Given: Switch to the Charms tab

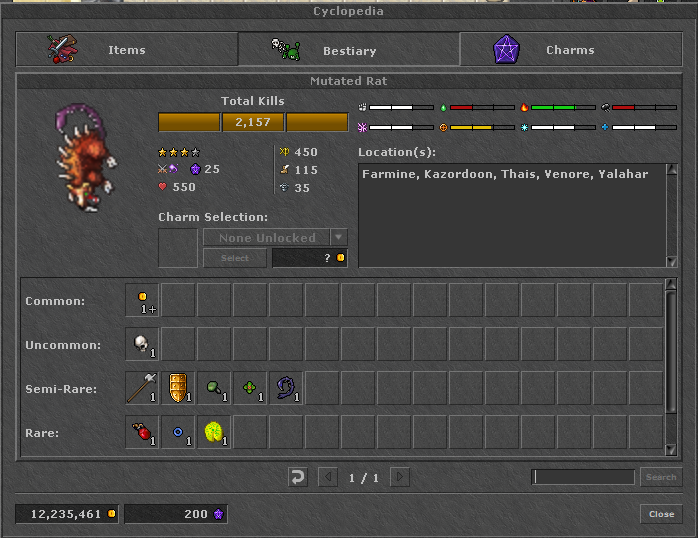Looking at the screenshot, I should pyautogui.click(x=570, y=50).
